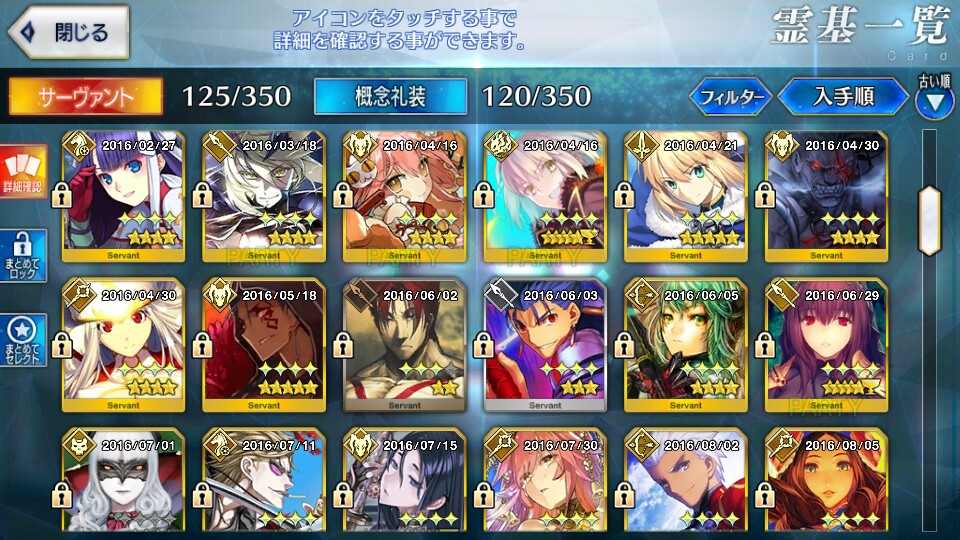960x540 pixels.
Task: Select the masked servant card dated 2016/07/01
Action: (x=124, y=485)
